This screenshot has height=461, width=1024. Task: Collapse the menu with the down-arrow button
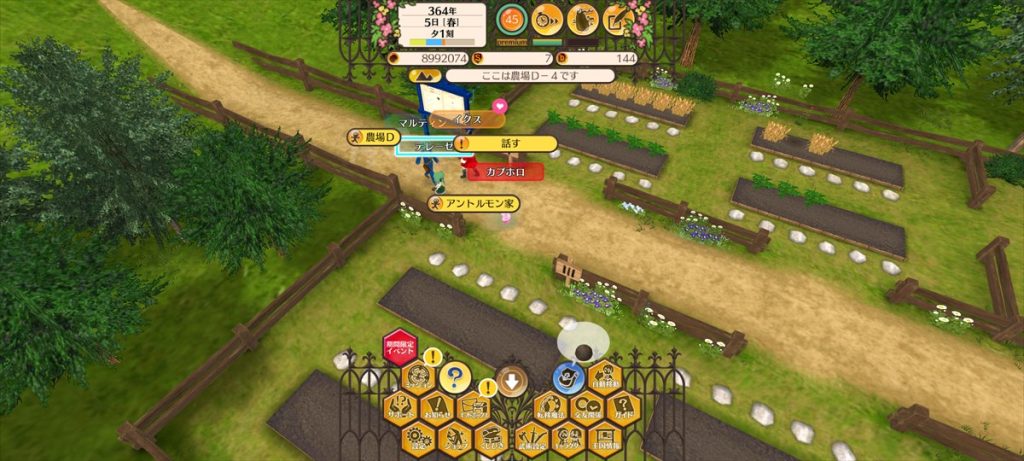pos(512,381)
